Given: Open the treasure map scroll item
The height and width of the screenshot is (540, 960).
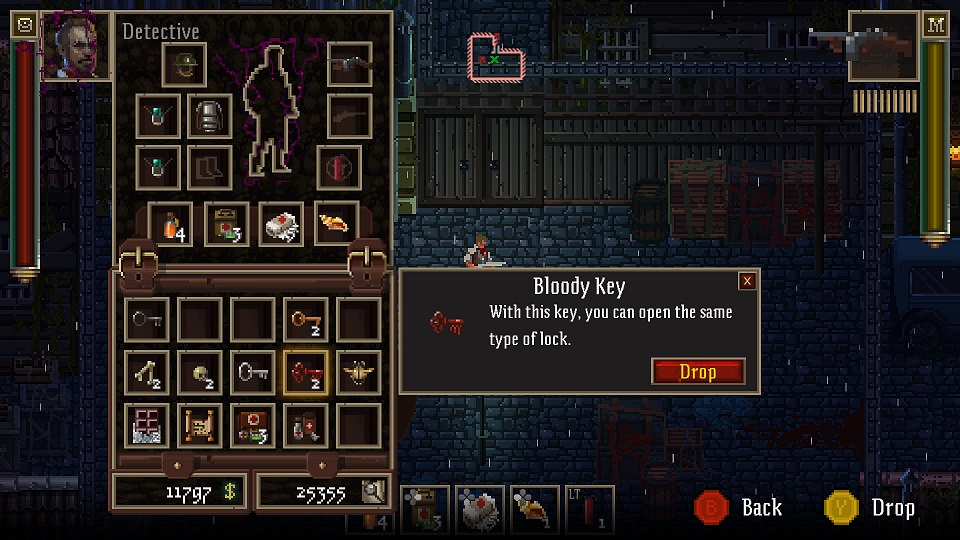Looking at the screenshot, I should click(201, 425).
